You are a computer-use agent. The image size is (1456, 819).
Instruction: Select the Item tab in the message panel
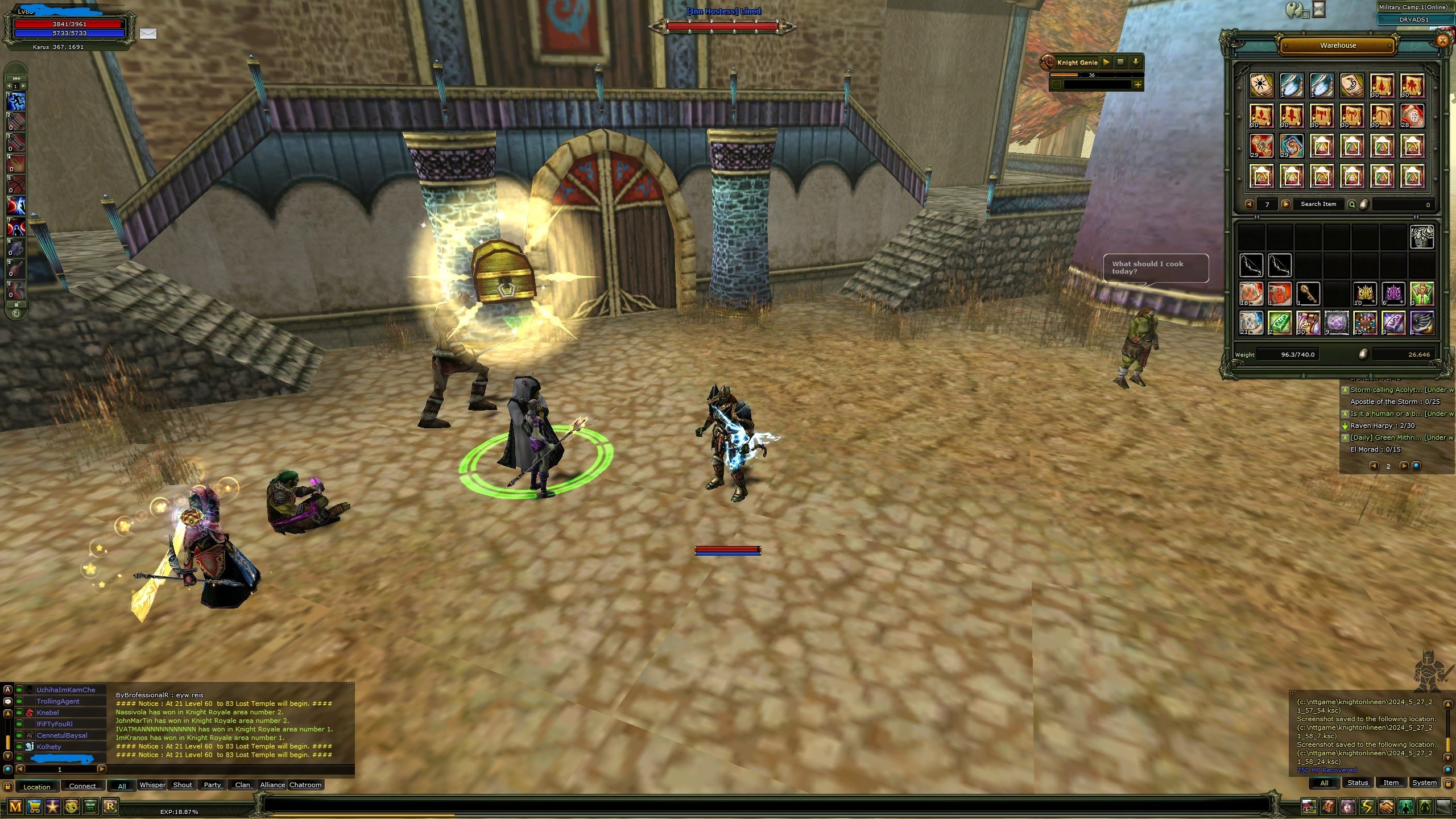(x=1391, y=783)
